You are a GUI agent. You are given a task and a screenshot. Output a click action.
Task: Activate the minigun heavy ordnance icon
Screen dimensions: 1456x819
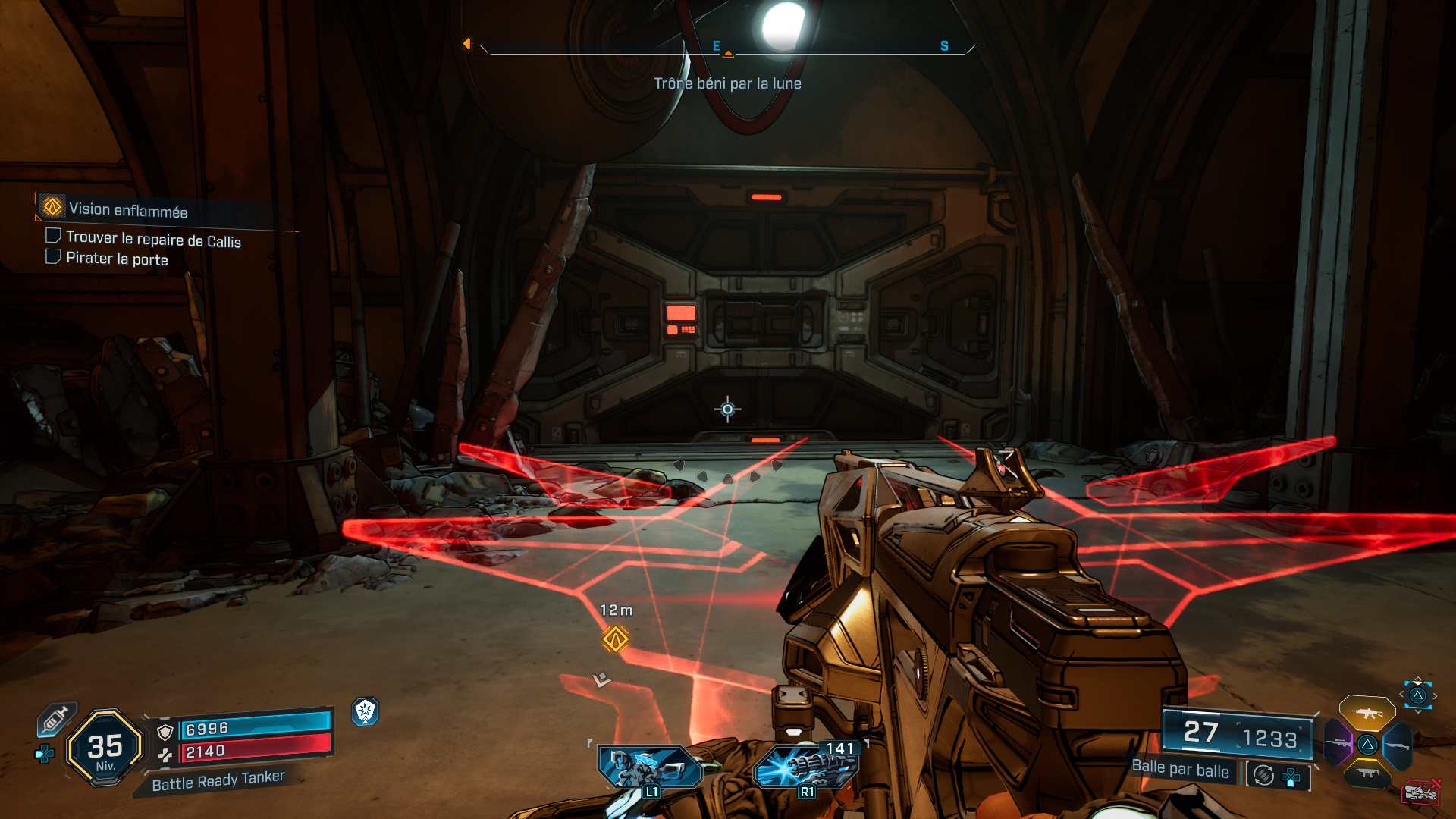click(805, 766)
